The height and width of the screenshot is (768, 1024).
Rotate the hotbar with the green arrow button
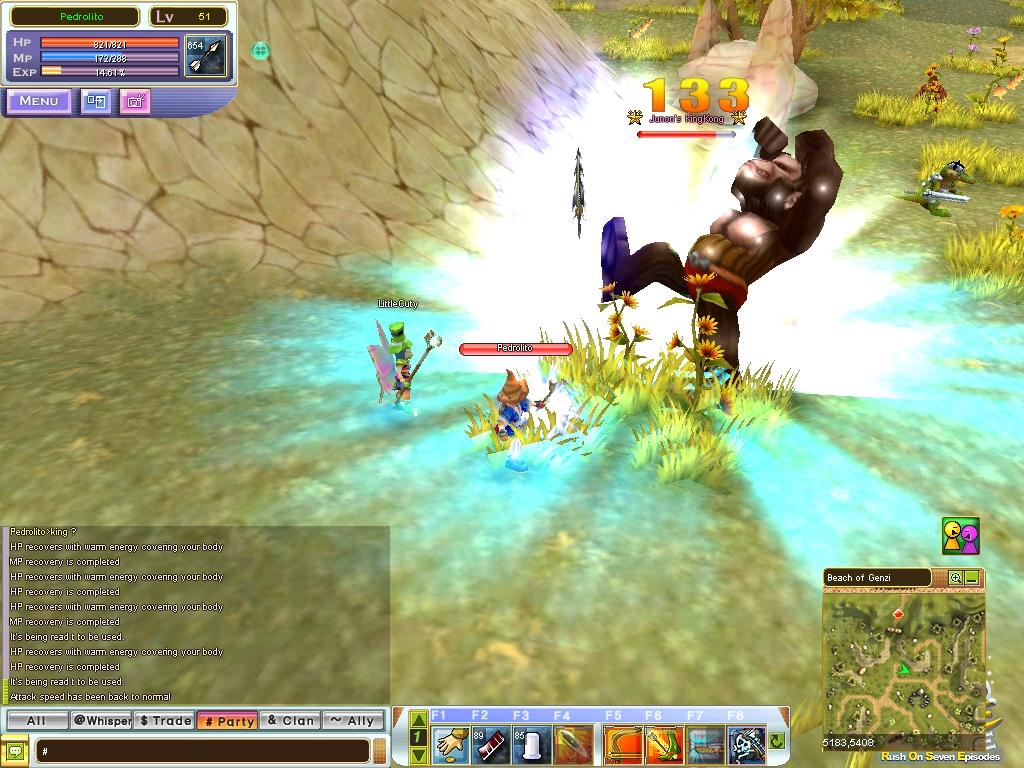[777, 742]
